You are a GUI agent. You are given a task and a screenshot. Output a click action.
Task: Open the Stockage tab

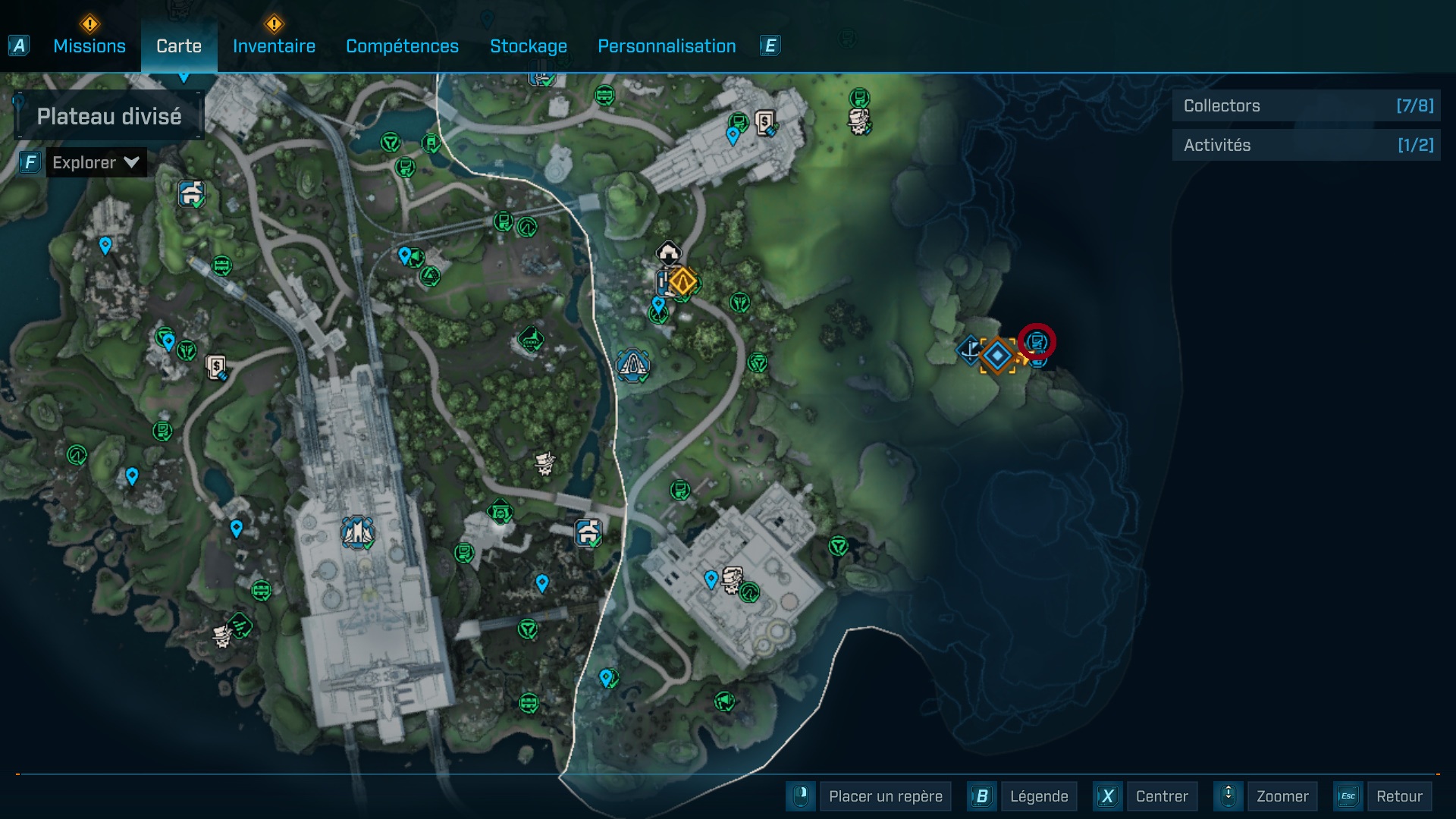[x=528, y=46]
